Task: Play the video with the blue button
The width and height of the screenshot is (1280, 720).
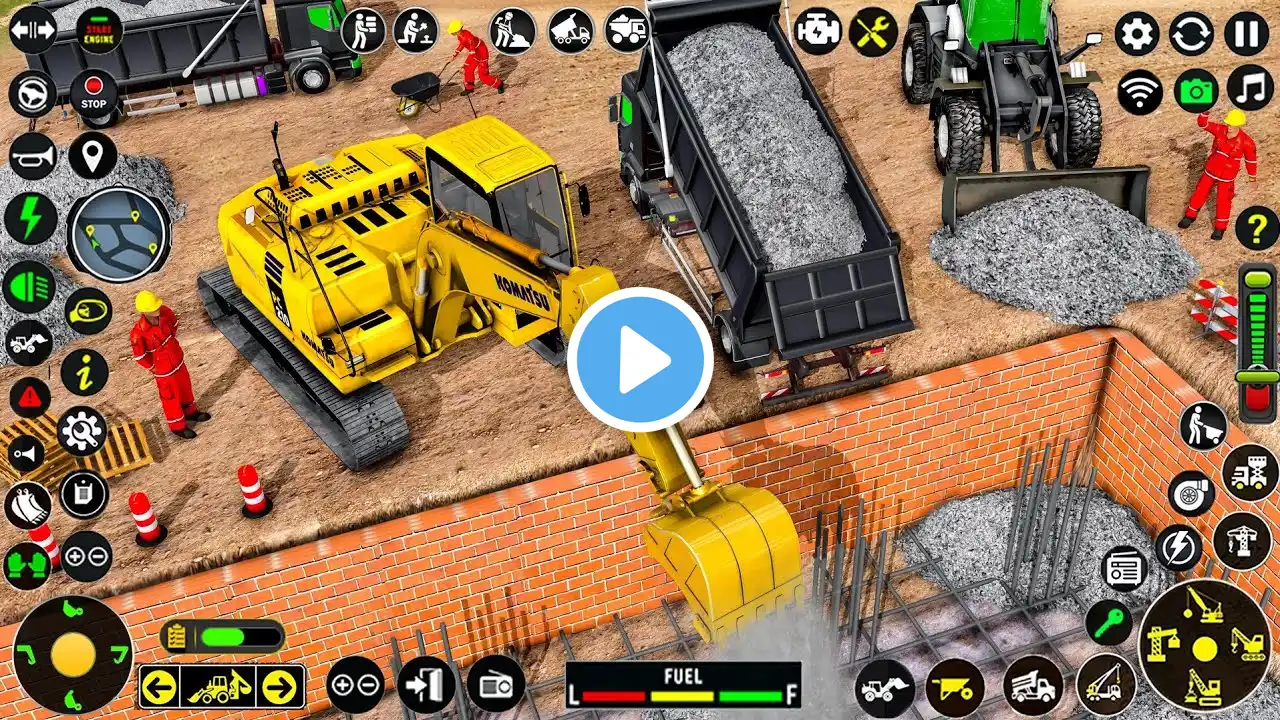Action: click(640, 360)
